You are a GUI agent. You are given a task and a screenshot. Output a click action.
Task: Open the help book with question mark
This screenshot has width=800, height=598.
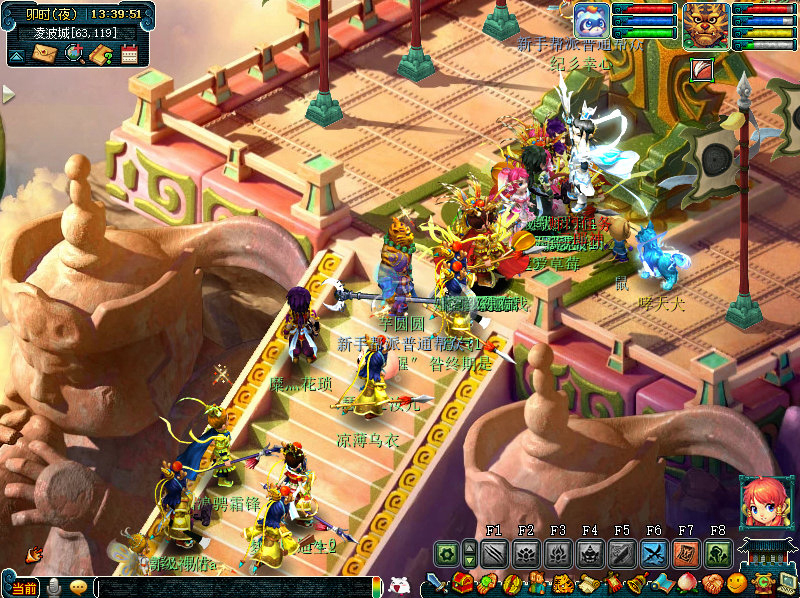(x=101, y=54)
